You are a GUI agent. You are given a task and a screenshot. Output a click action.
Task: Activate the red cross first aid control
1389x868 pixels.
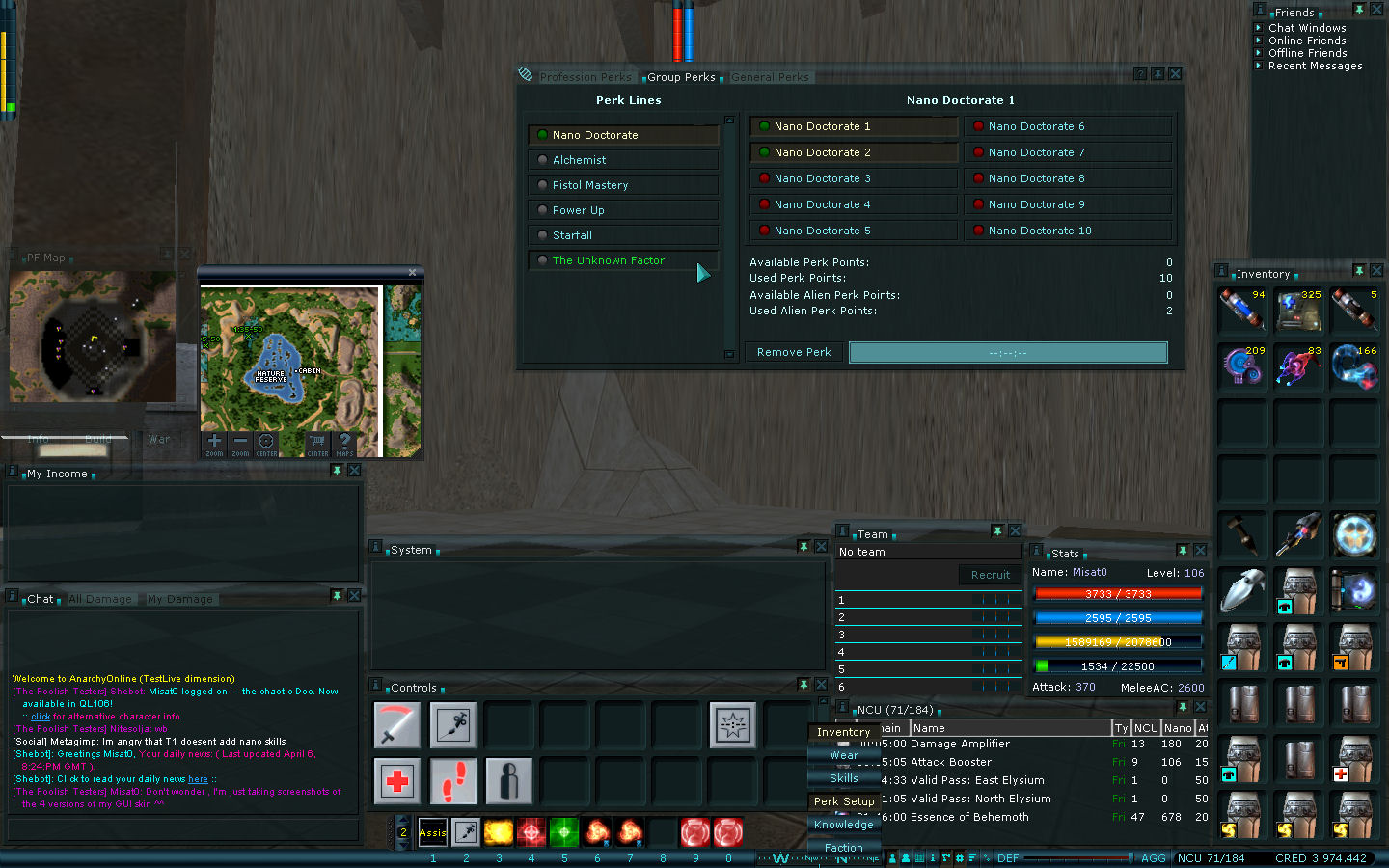[x=397, y=780]
